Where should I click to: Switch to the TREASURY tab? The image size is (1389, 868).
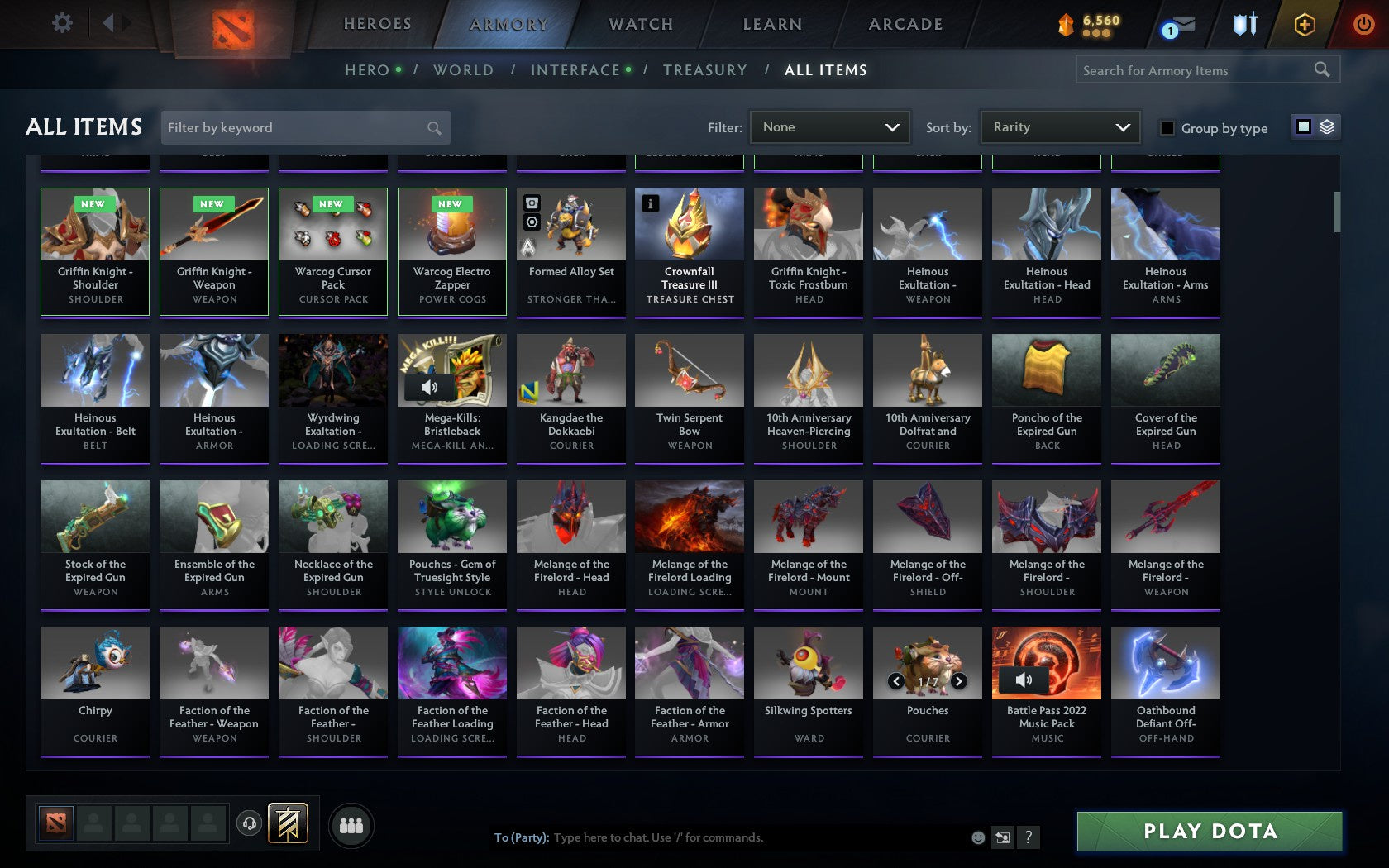pos(705,70)
